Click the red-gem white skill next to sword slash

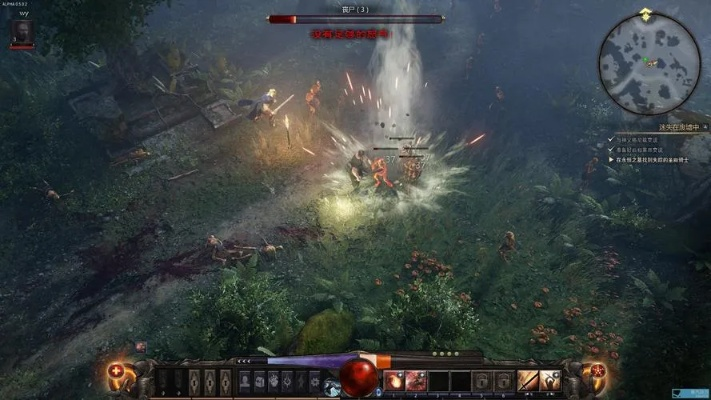click(549, 380)
